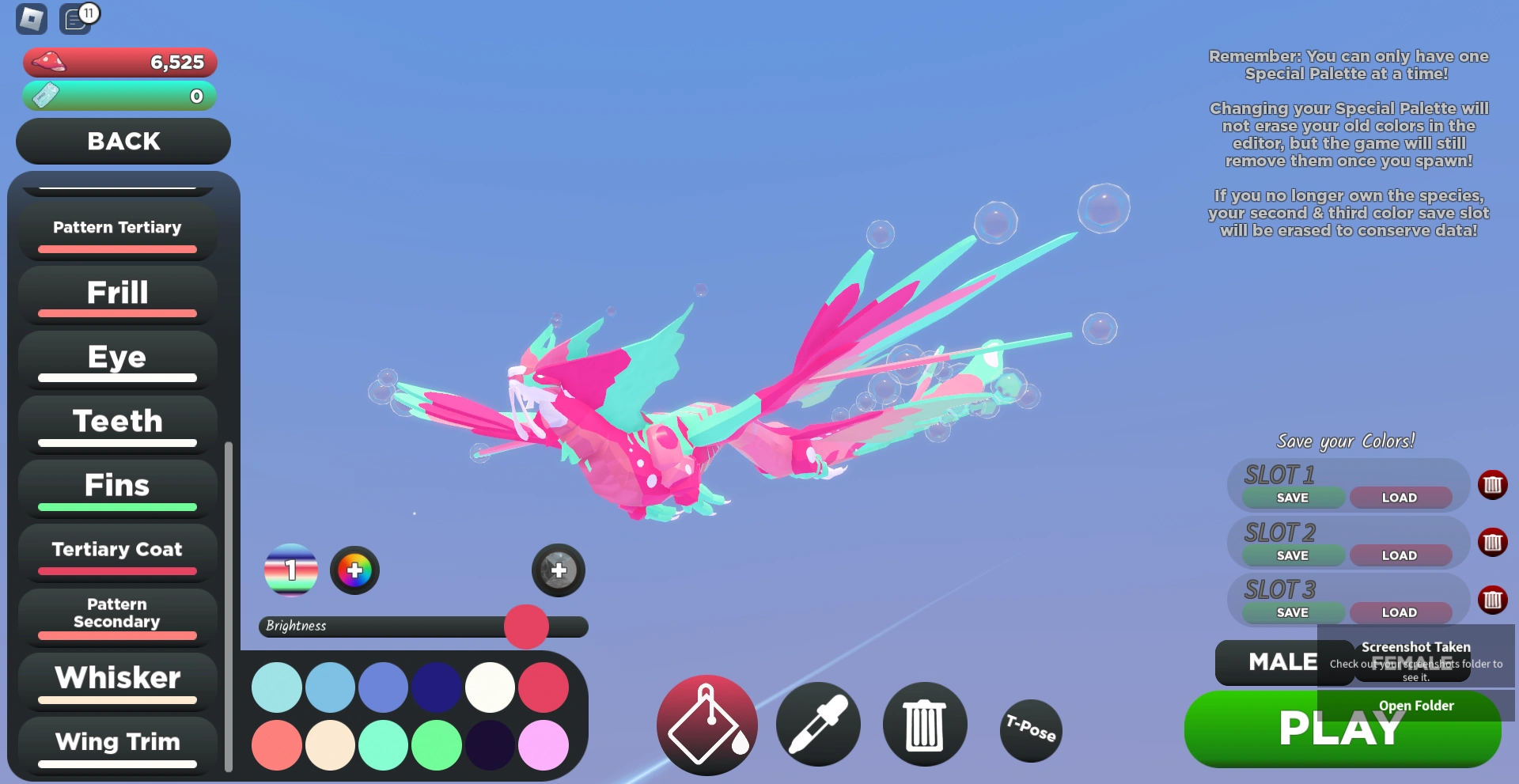Select the paint bucket fill tool
The image size is (1519, 784).
point(706,724)
